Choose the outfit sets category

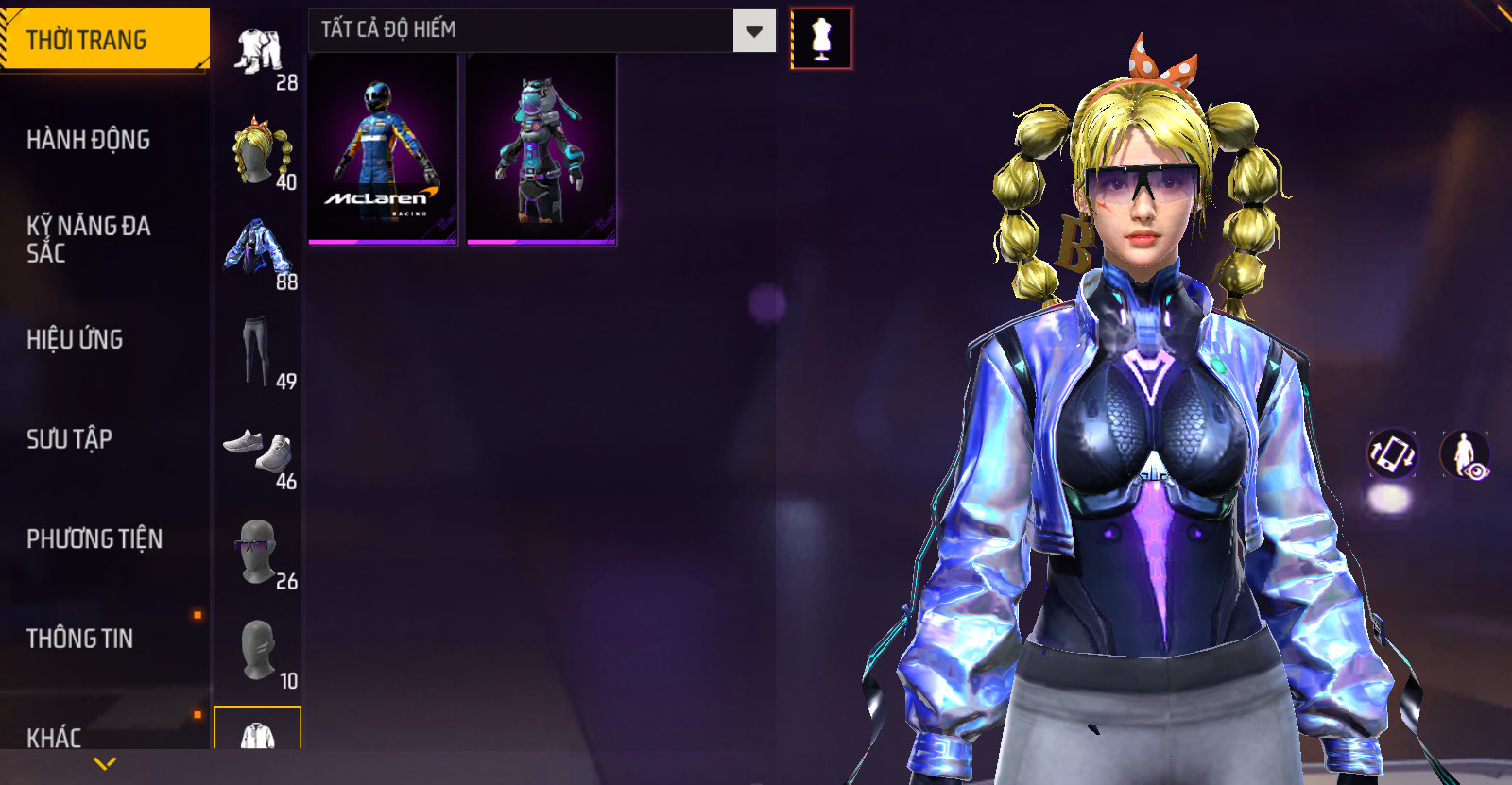pyautogui.click(x=258, y=53)
